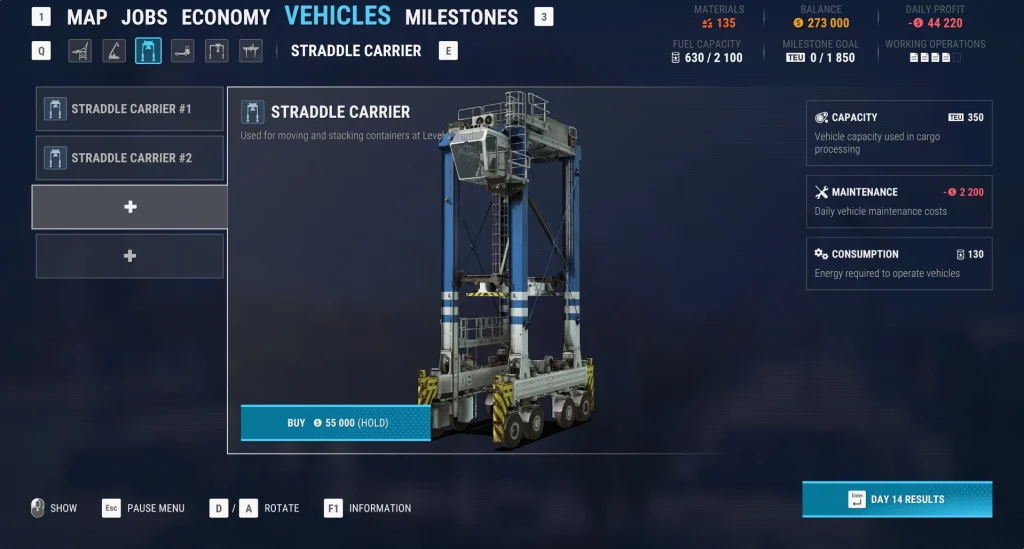Open the Day 14 Results
Image resolution: width=1024 pixels, height=549 pixels.
(897, 499)
